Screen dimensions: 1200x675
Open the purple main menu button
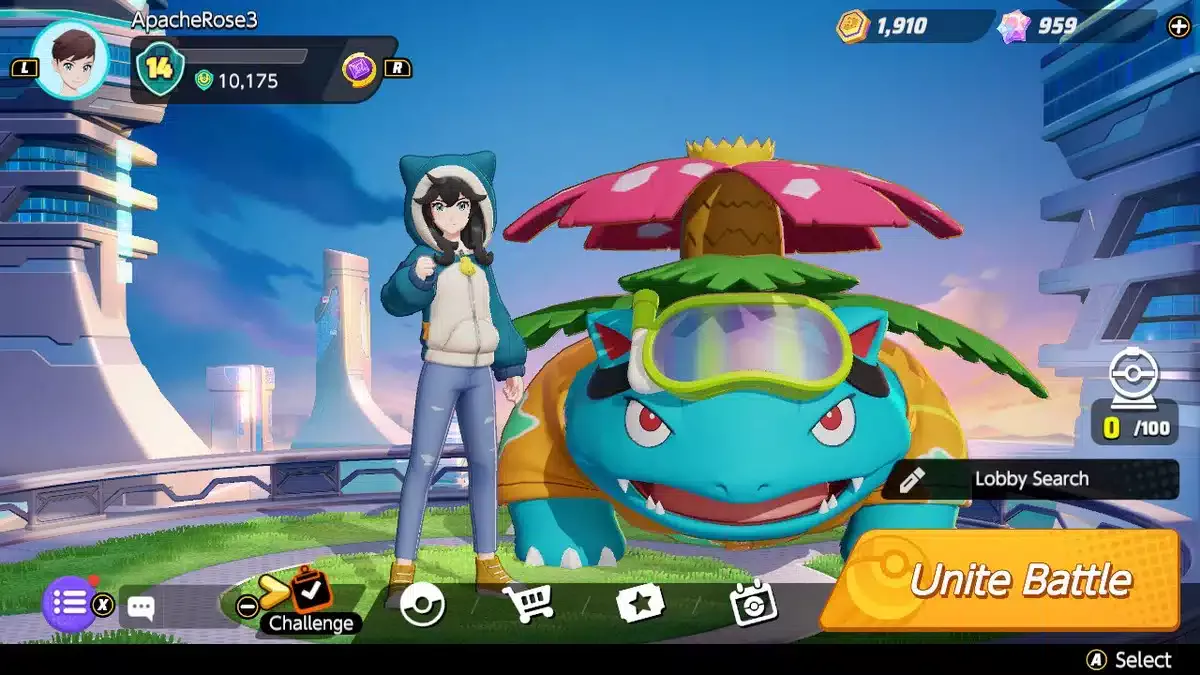[69, 603]
